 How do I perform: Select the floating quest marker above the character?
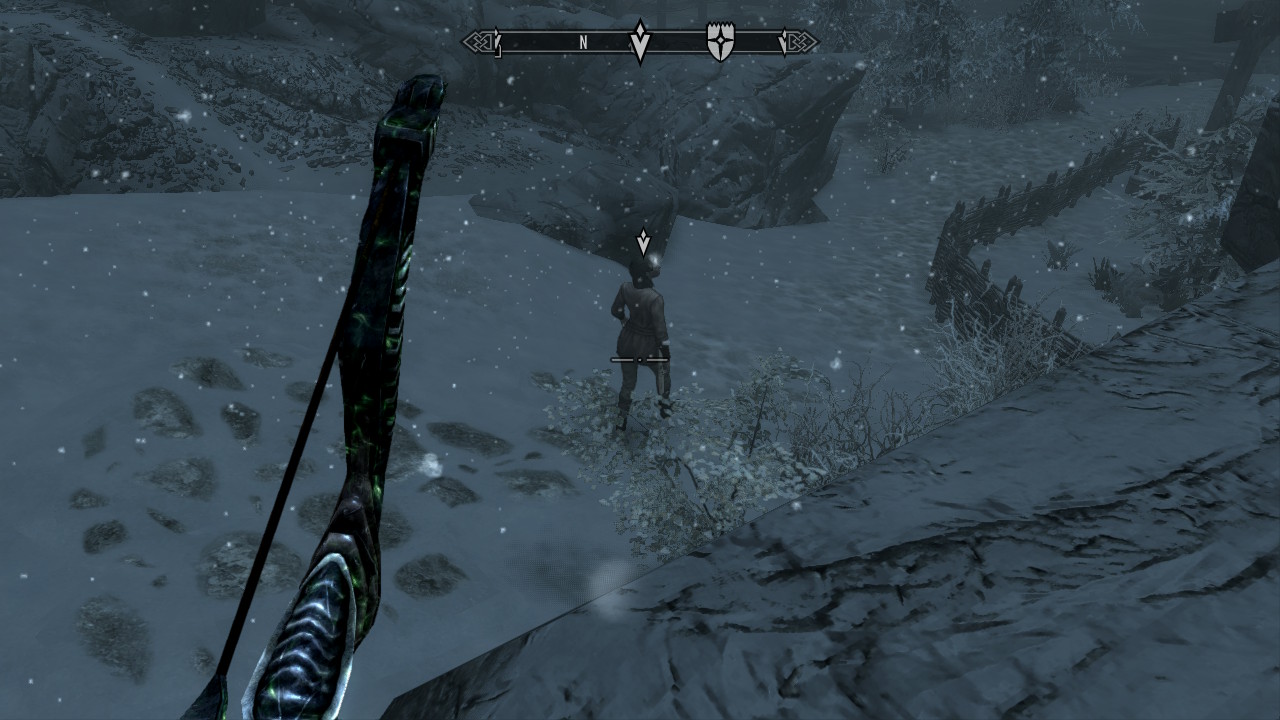pos(643,241)
